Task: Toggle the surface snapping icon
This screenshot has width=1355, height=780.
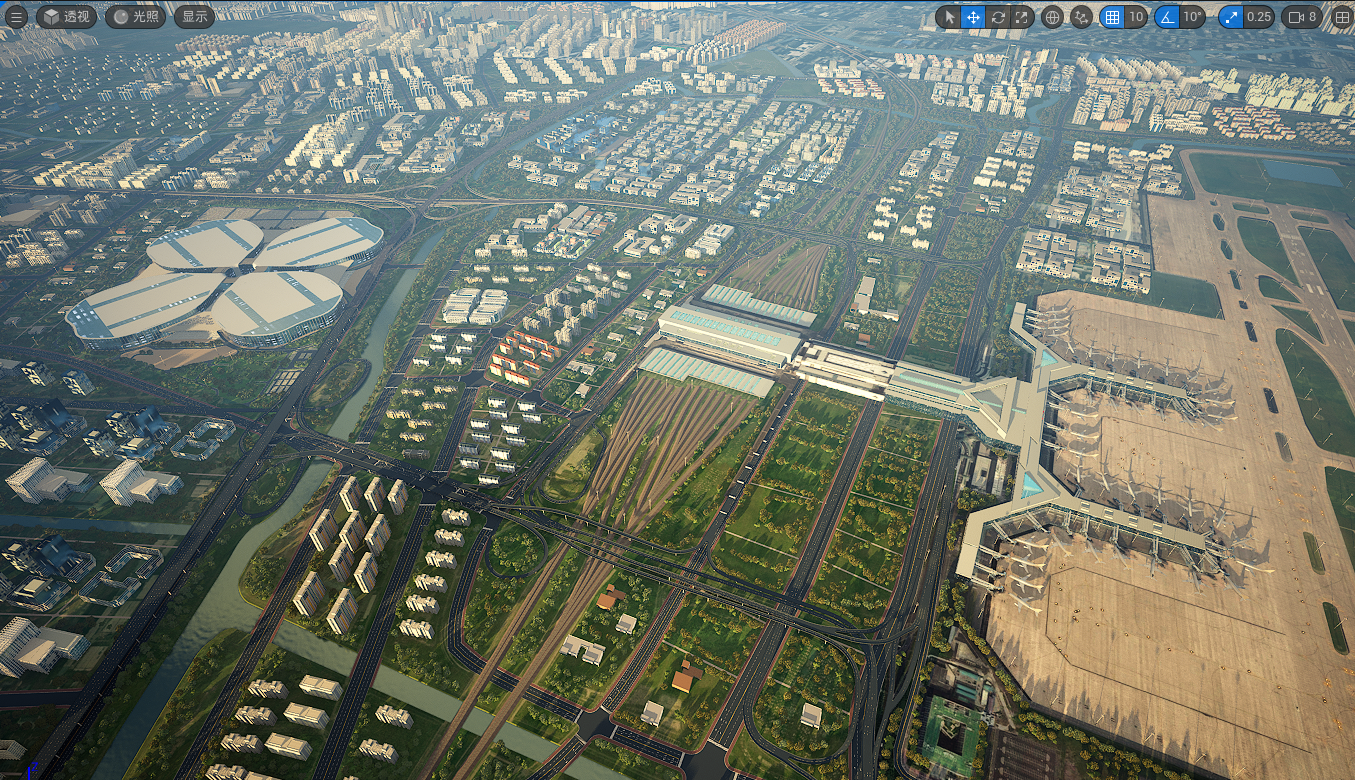Action: click(1081, 17)
